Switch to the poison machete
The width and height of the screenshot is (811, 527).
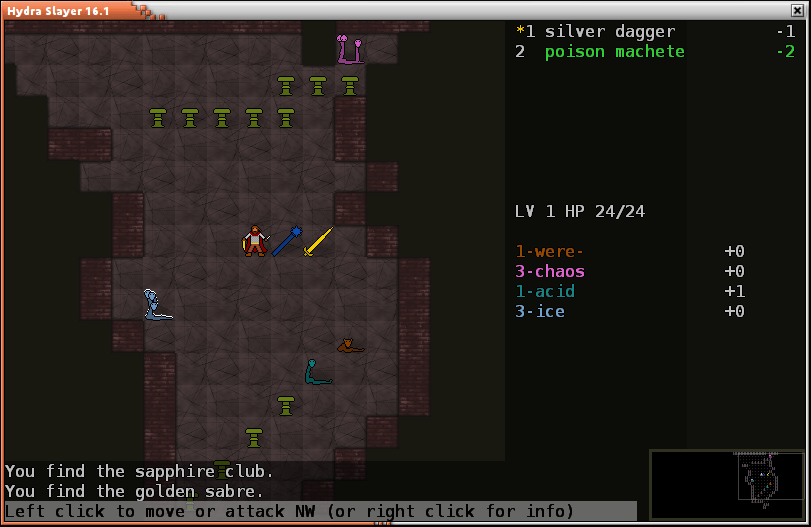tap(614, 51)
